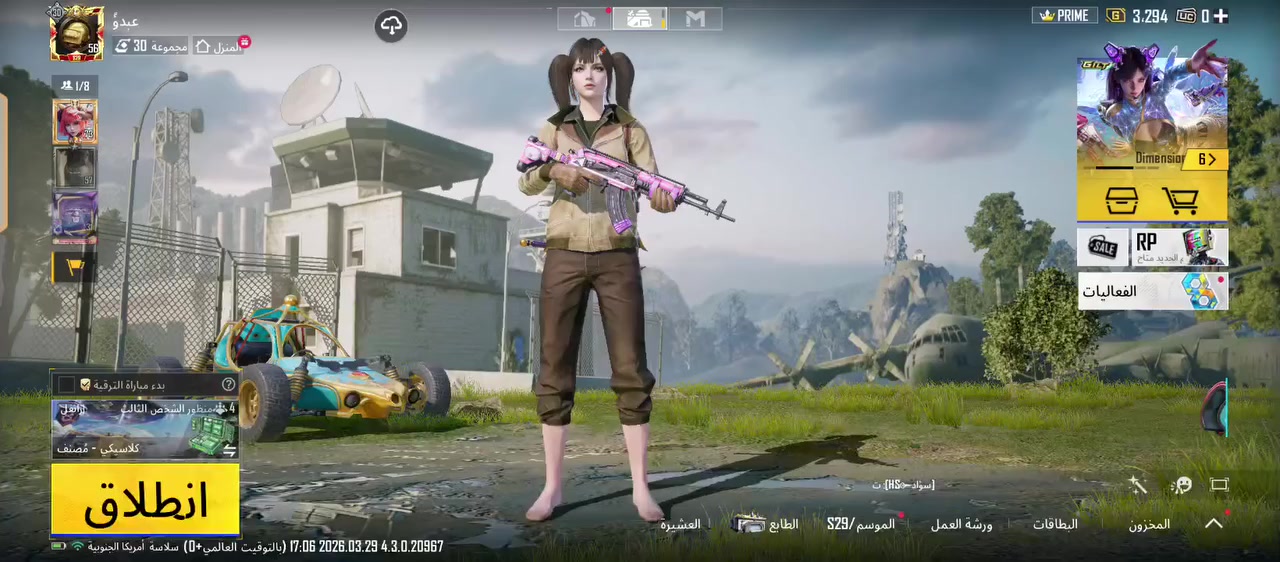The width and height of the screenshot is (1280, 562).
Task: Open the الطابع menu entry
Action: click(767, 524)
